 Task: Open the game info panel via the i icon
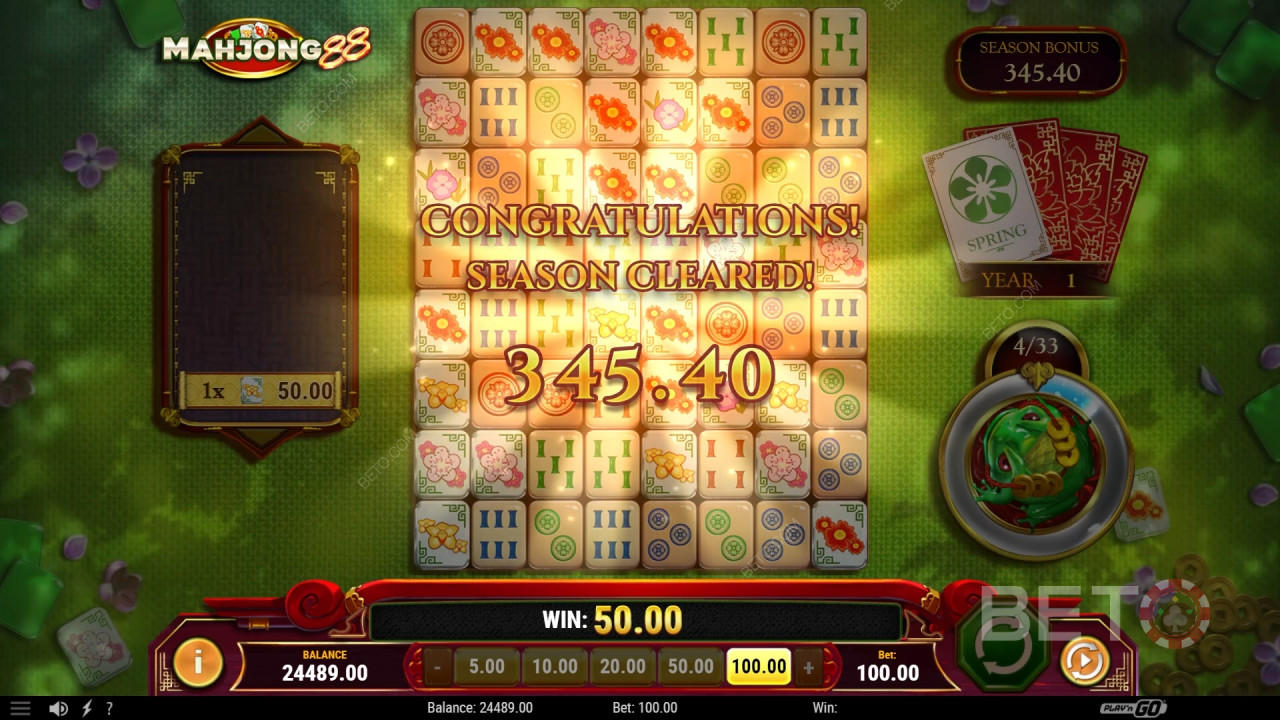[x=196, y=665]
